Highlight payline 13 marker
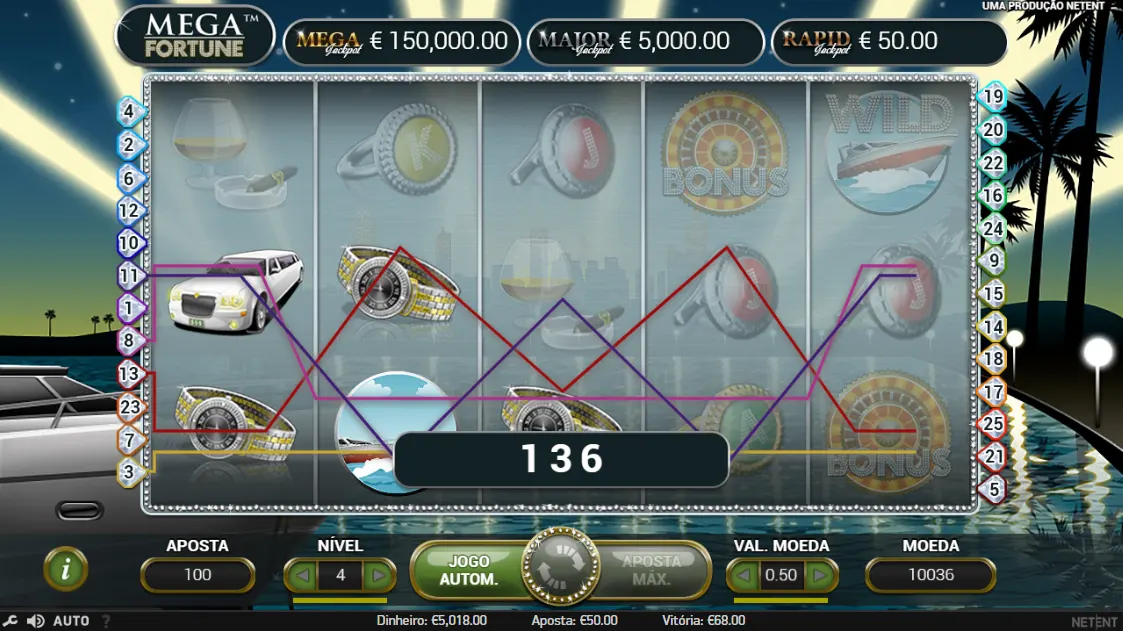This screenshot has width=1123, height=631. 130,374
